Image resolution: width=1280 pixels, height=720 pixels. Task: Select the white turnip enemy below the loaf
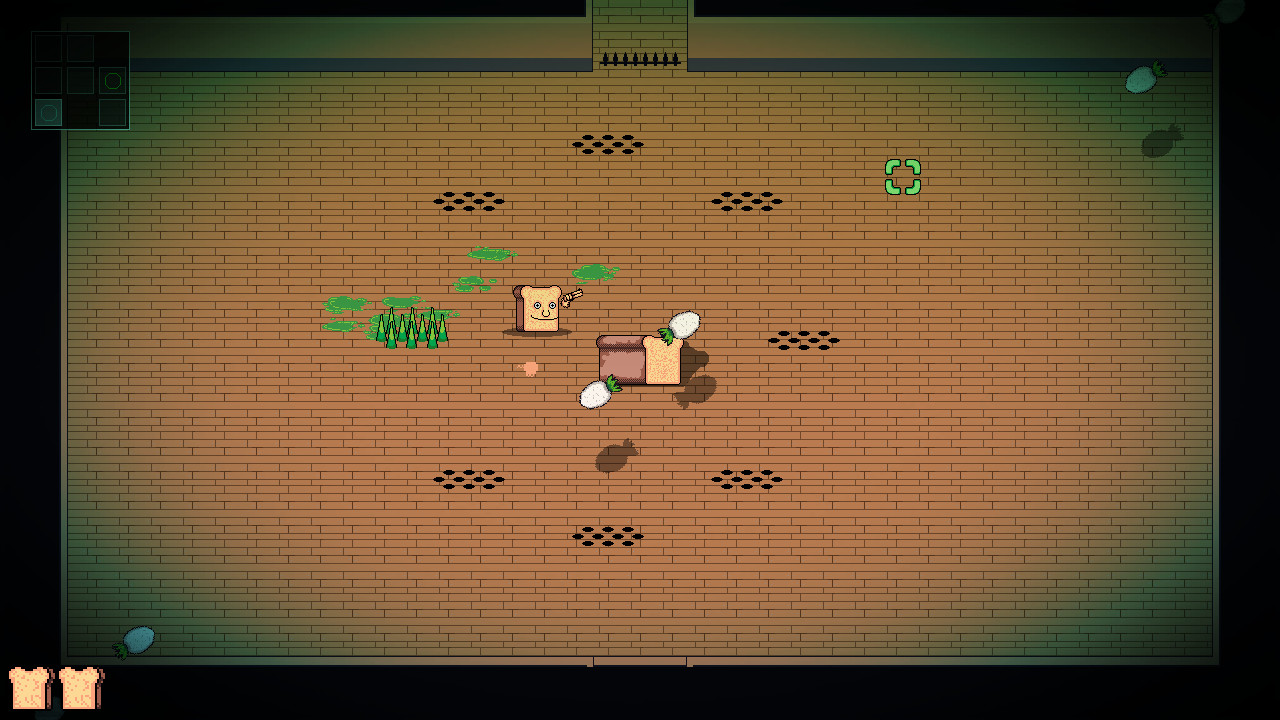coord(594,394)
